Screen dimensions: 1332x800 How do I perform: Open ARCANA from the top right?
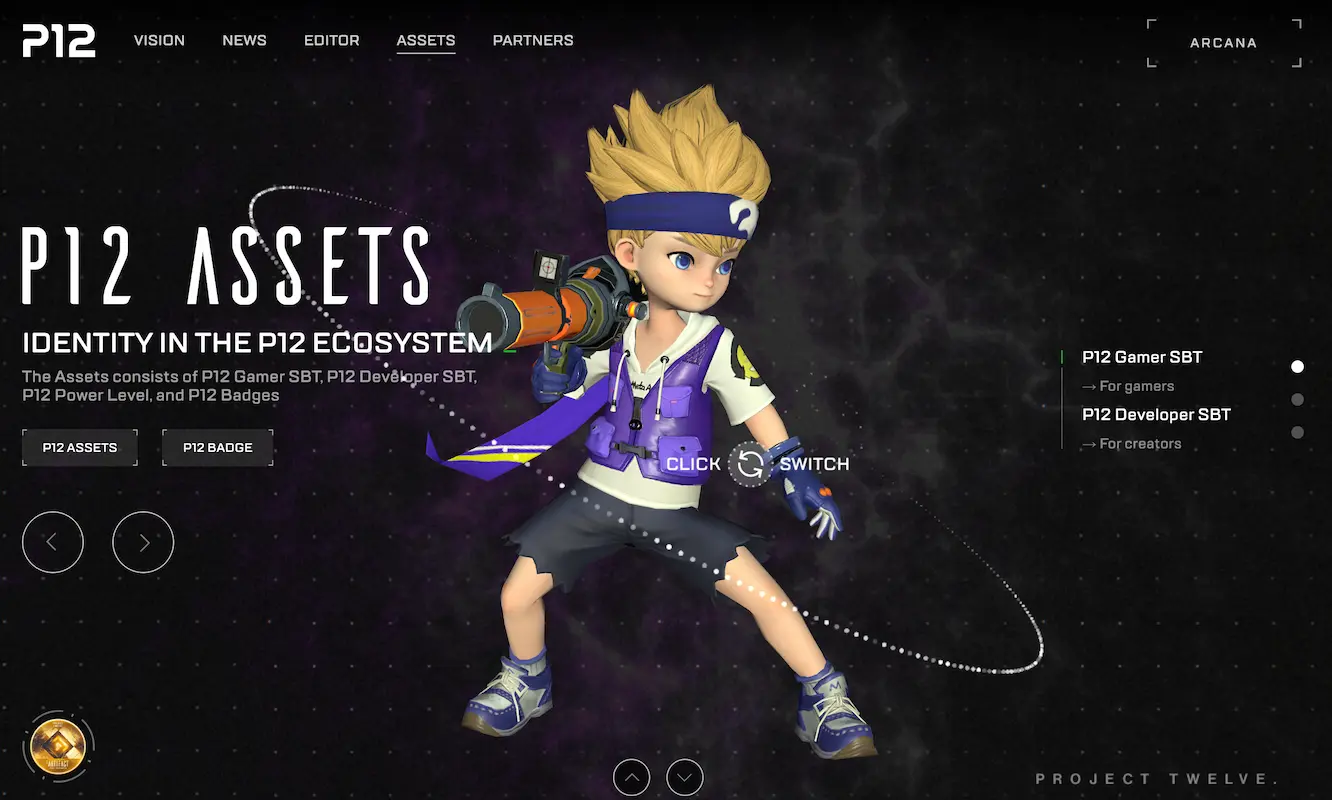(1223, 42)
